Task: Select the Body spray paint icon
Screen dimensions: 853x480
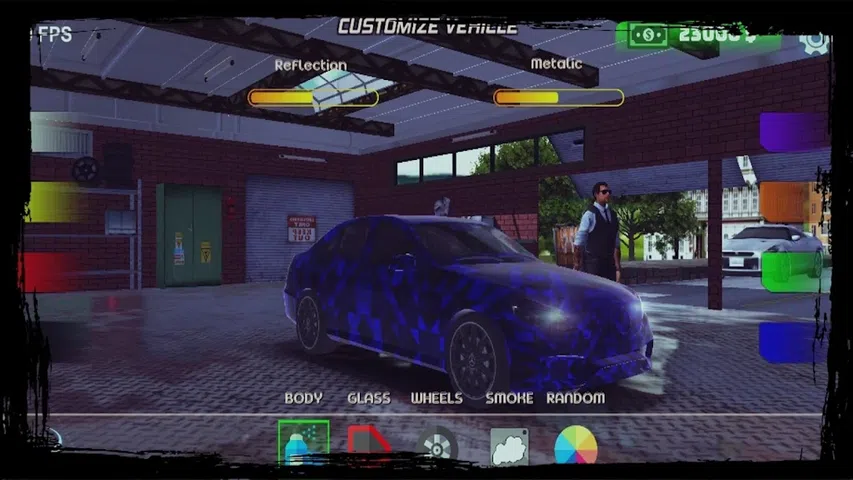Action: tap(303, 441)
